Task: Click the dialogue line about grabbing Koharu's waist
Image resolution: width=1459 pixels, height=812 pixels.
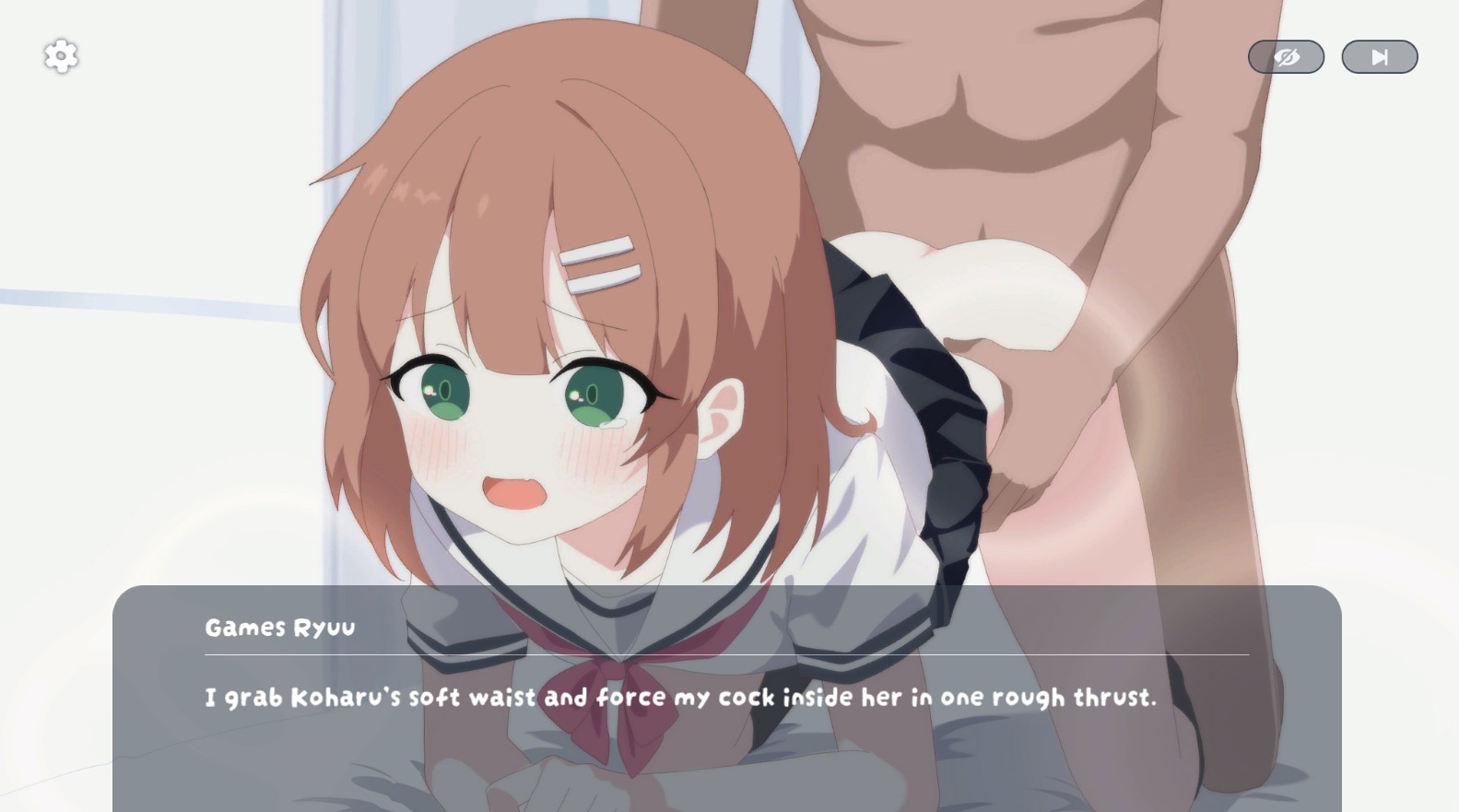Action: (x=682, y=698)
